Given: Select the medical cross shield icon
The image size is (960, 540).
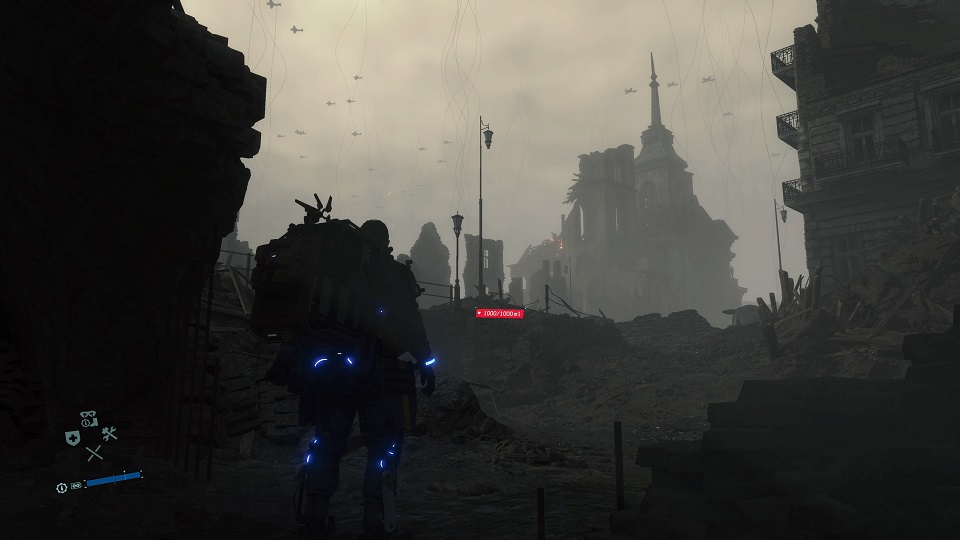Looking at the screenshot, I should coord(73,438).
